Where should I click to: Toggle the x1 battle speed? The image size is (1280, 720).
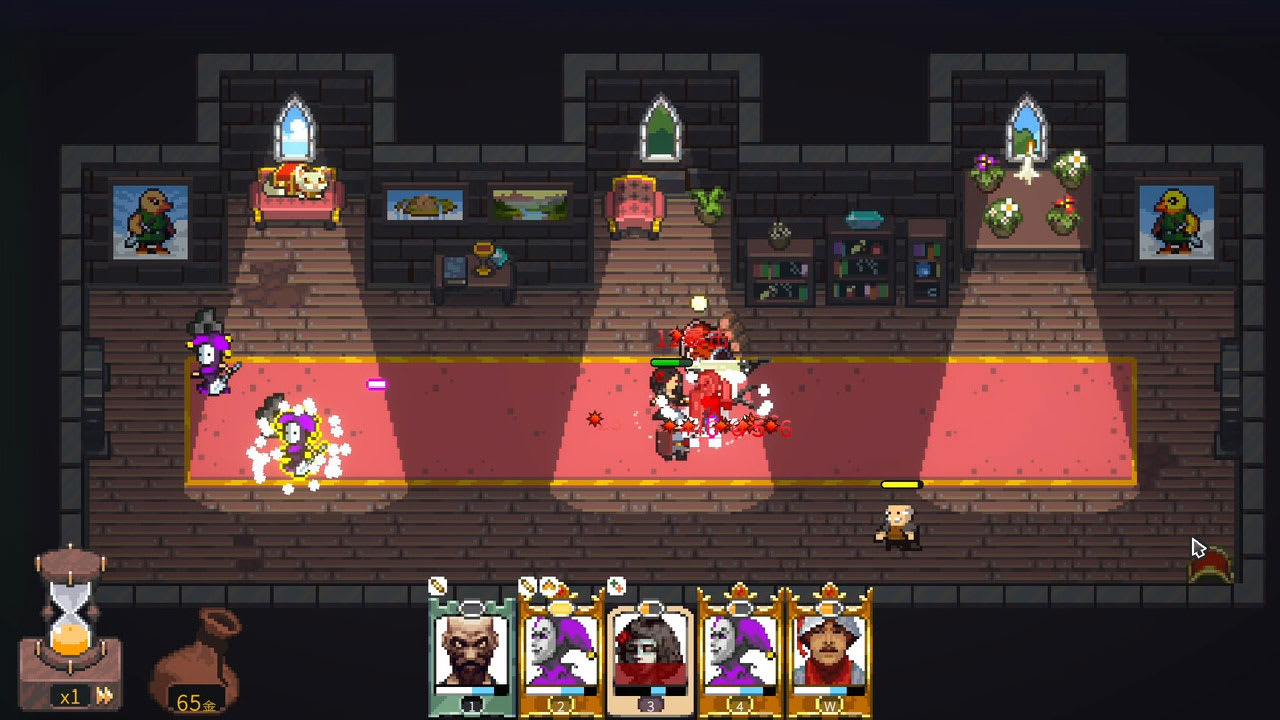coord(70,699)
